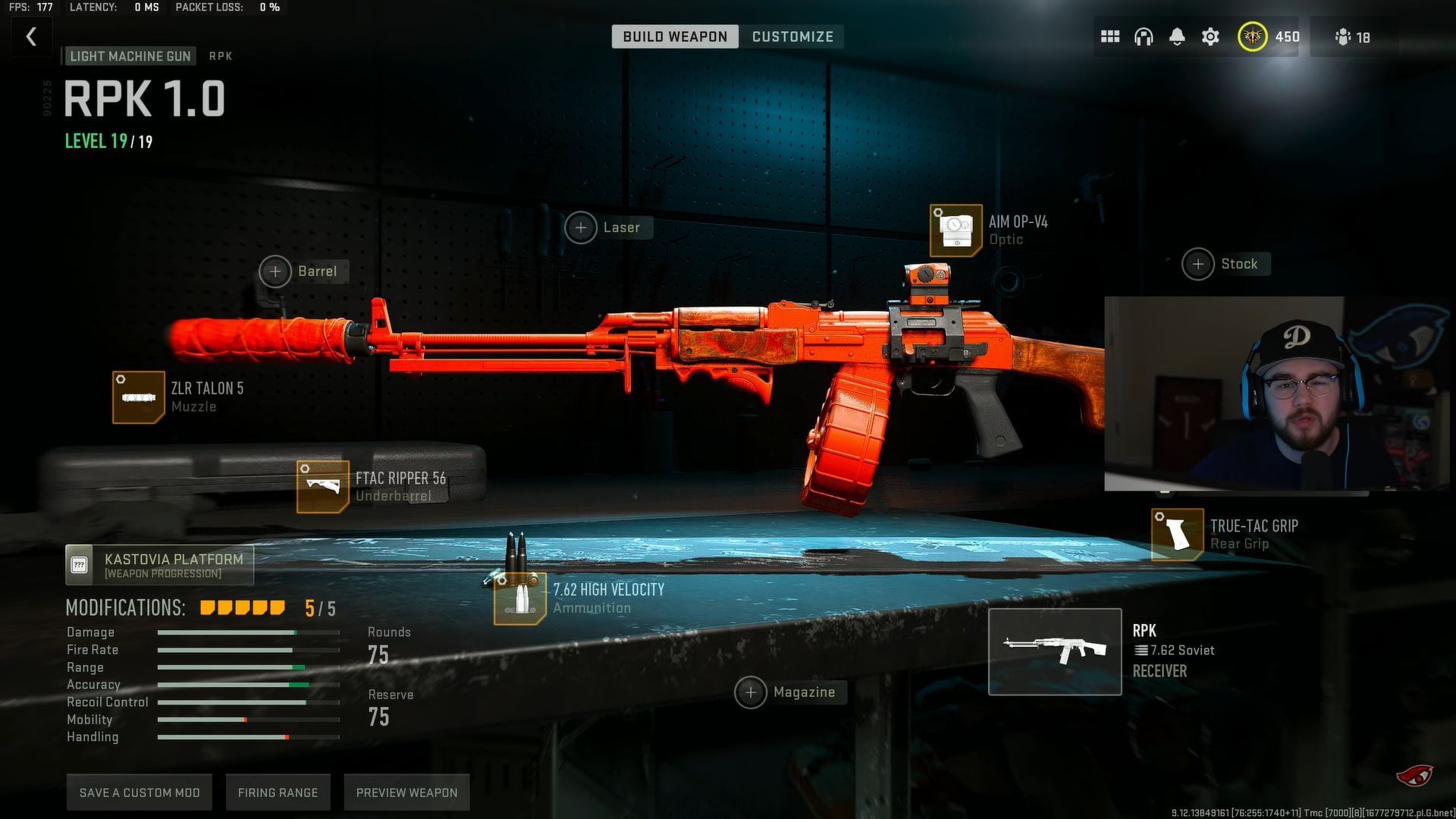The width and height of the screenshot is (1456, 819).
Task: Open Kastovia Platform weapon progression
Action: tap(159, 565)
